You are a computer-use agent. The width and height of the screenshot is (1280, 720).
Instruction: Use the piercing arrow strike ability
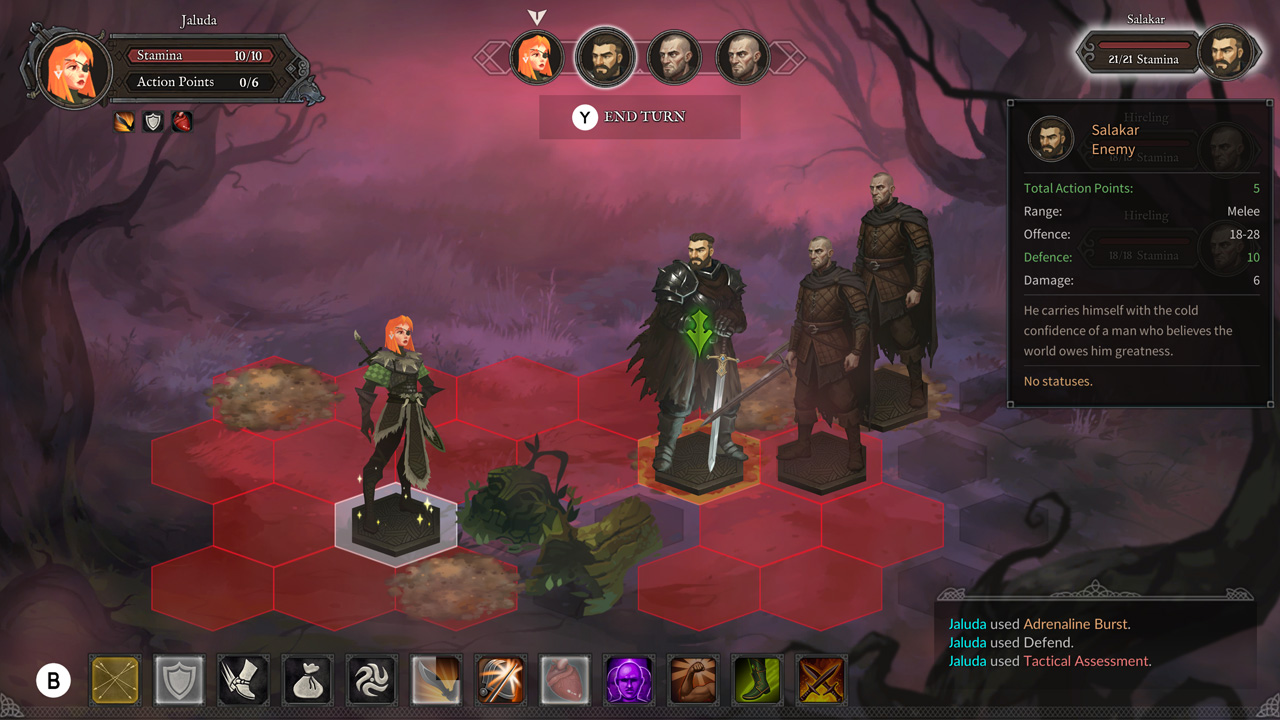(x=500, y=680)
